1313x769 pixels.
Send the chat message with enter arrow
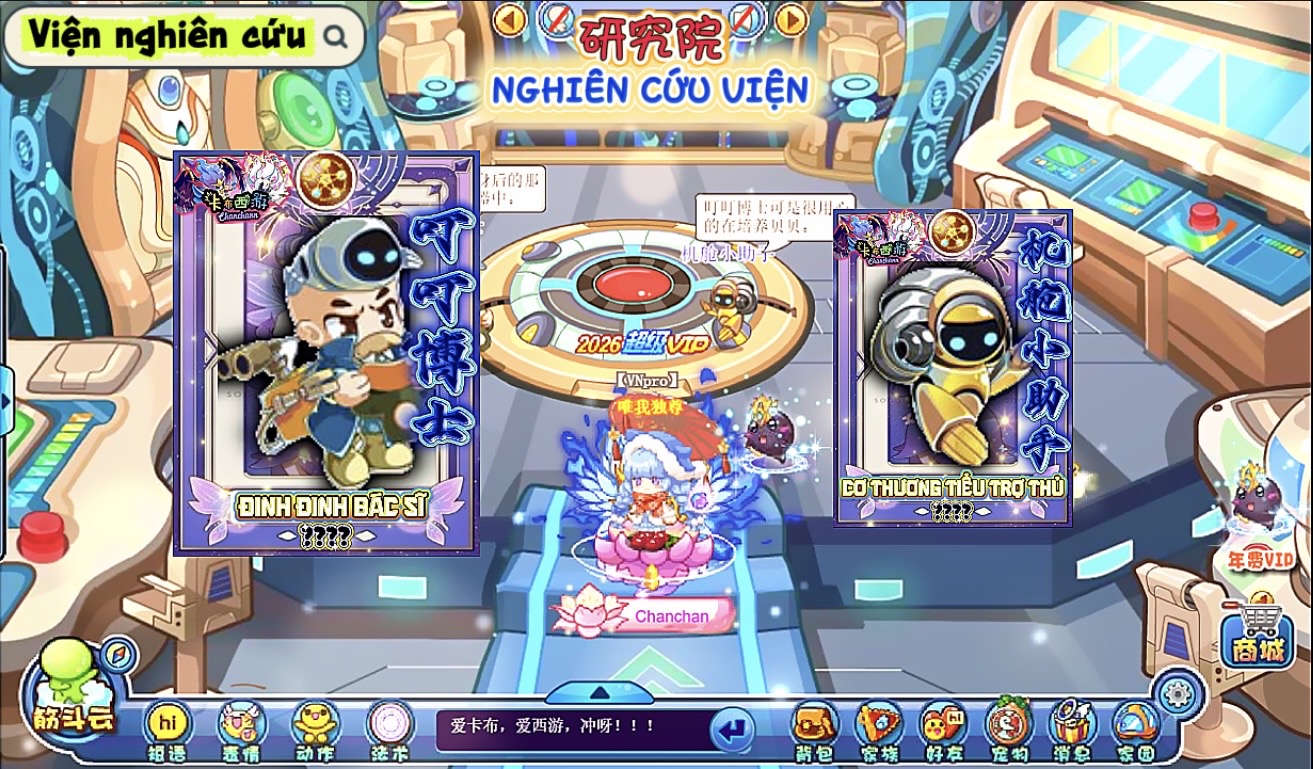click(733, 729)
